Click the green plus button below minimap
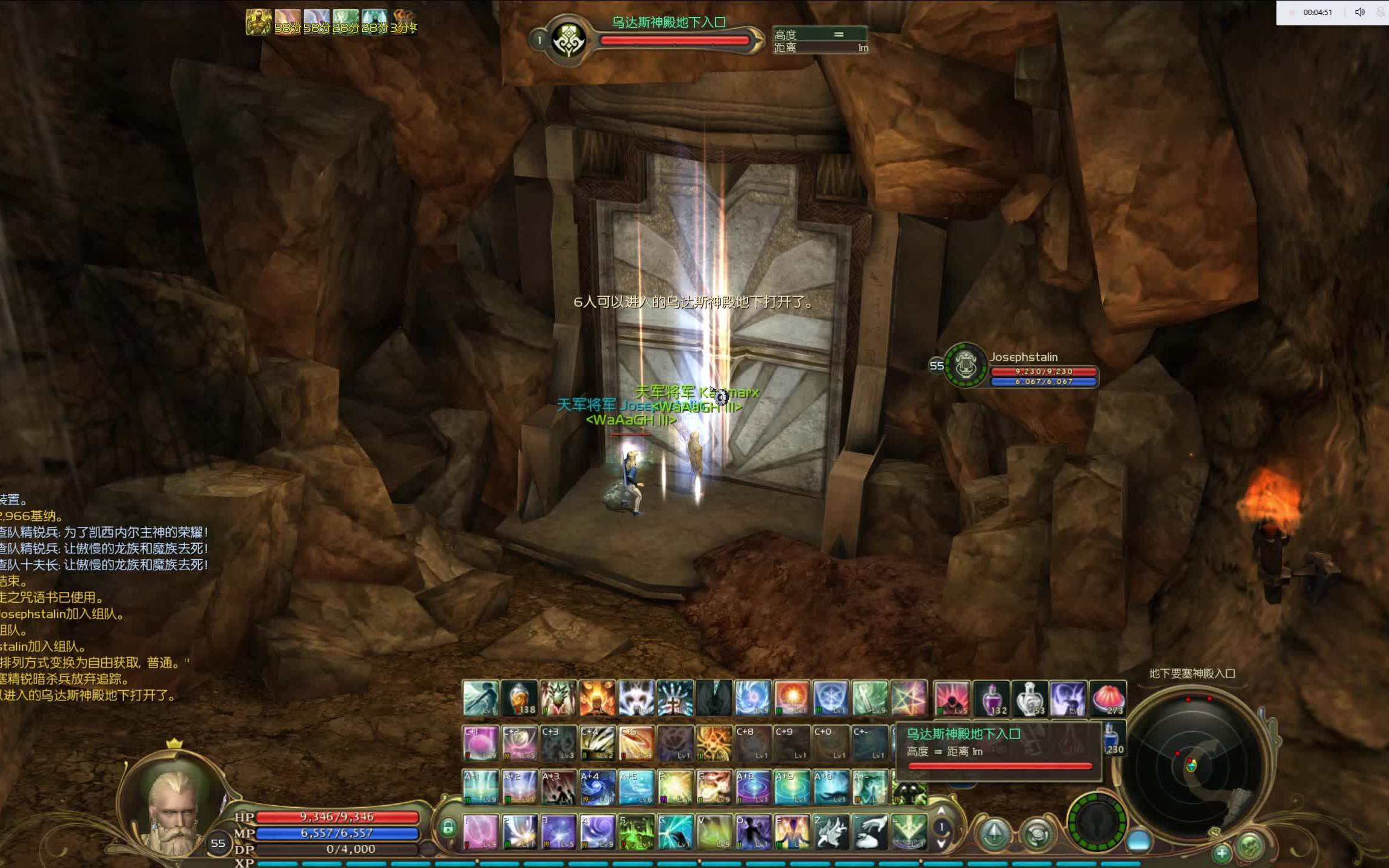 [x=1221, y=853]
